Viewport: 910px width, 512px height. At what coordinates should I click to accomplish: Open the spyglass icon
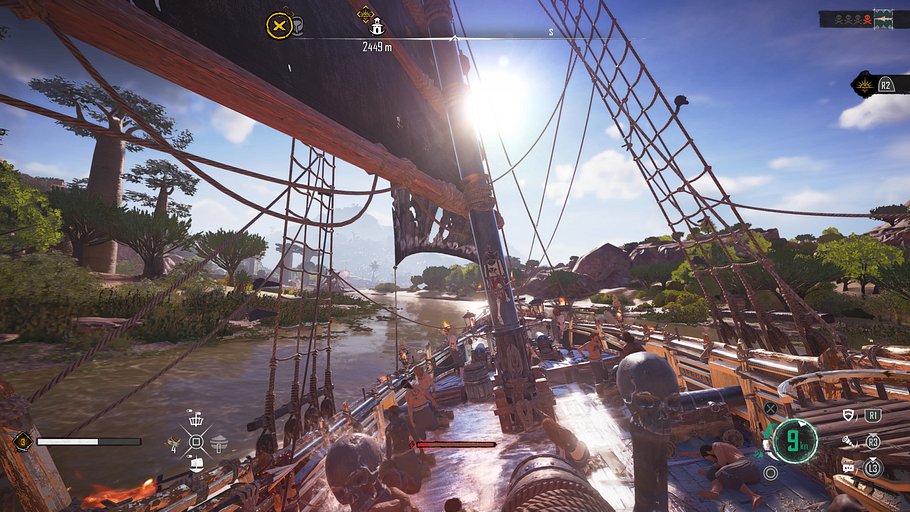point(849,441)
